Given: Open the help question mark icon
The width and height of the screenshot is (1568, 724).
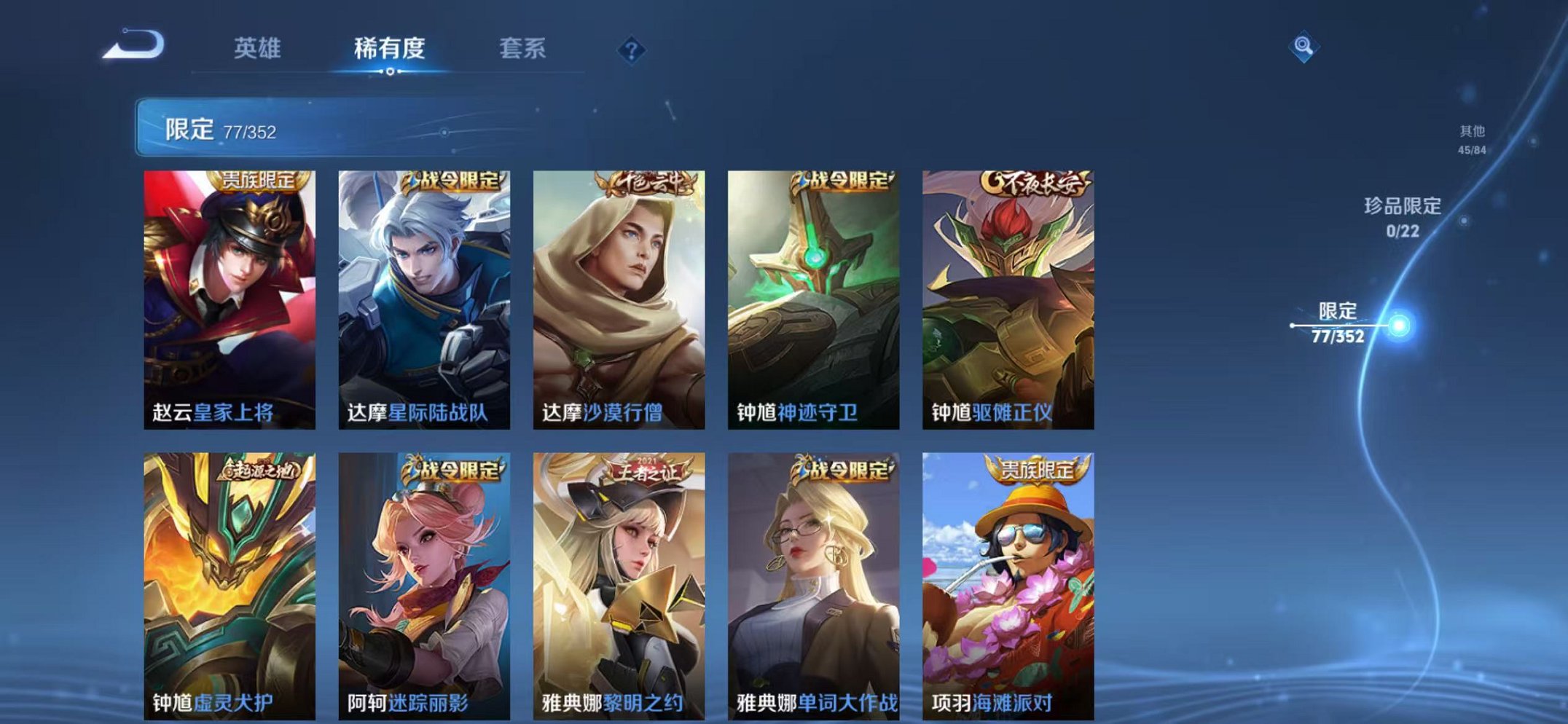Looking at the screenshot, I should pyautogui.click(x=632, y=48).
